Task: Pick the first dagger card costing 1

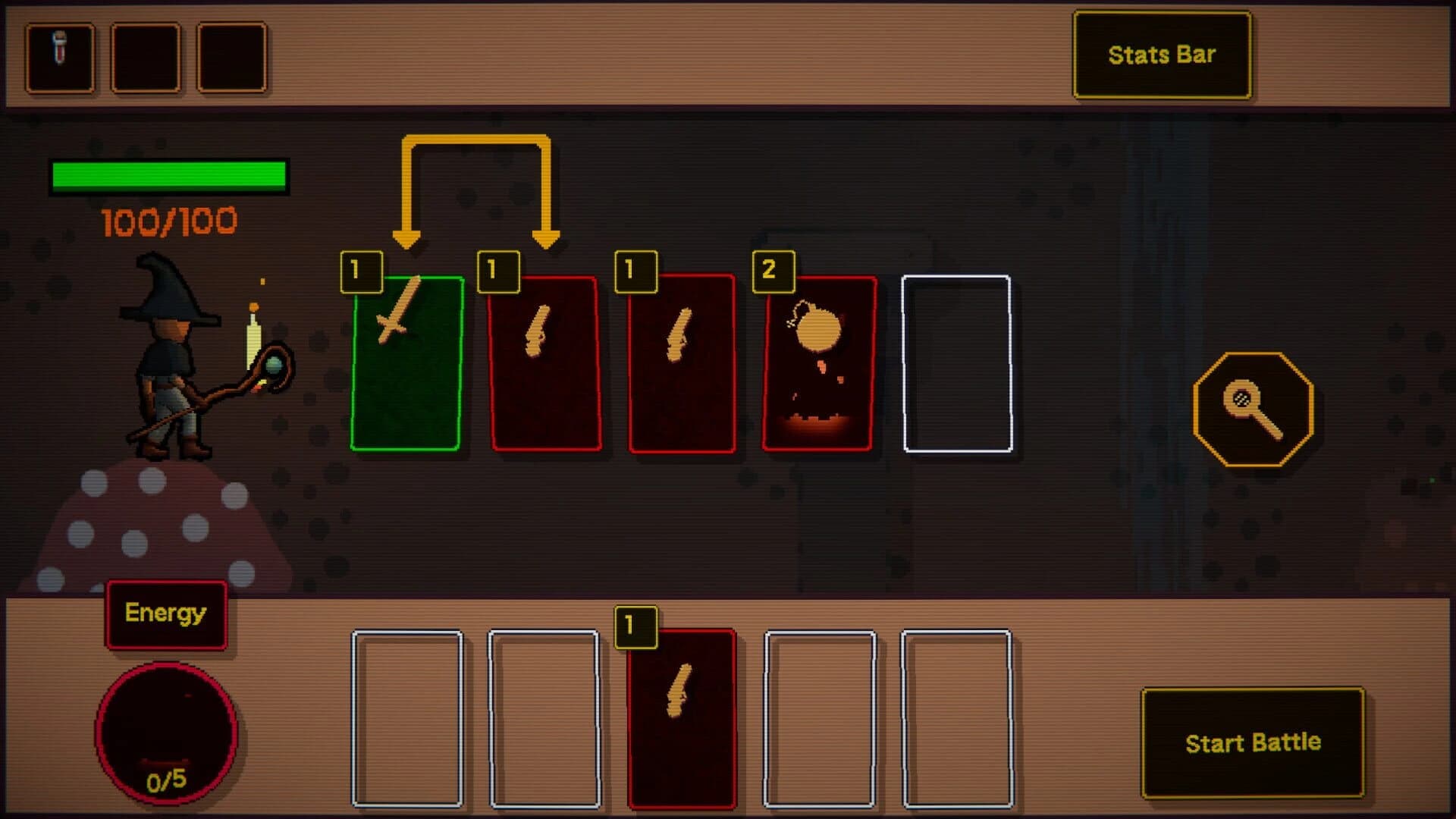Action: [x=543, y=364]
